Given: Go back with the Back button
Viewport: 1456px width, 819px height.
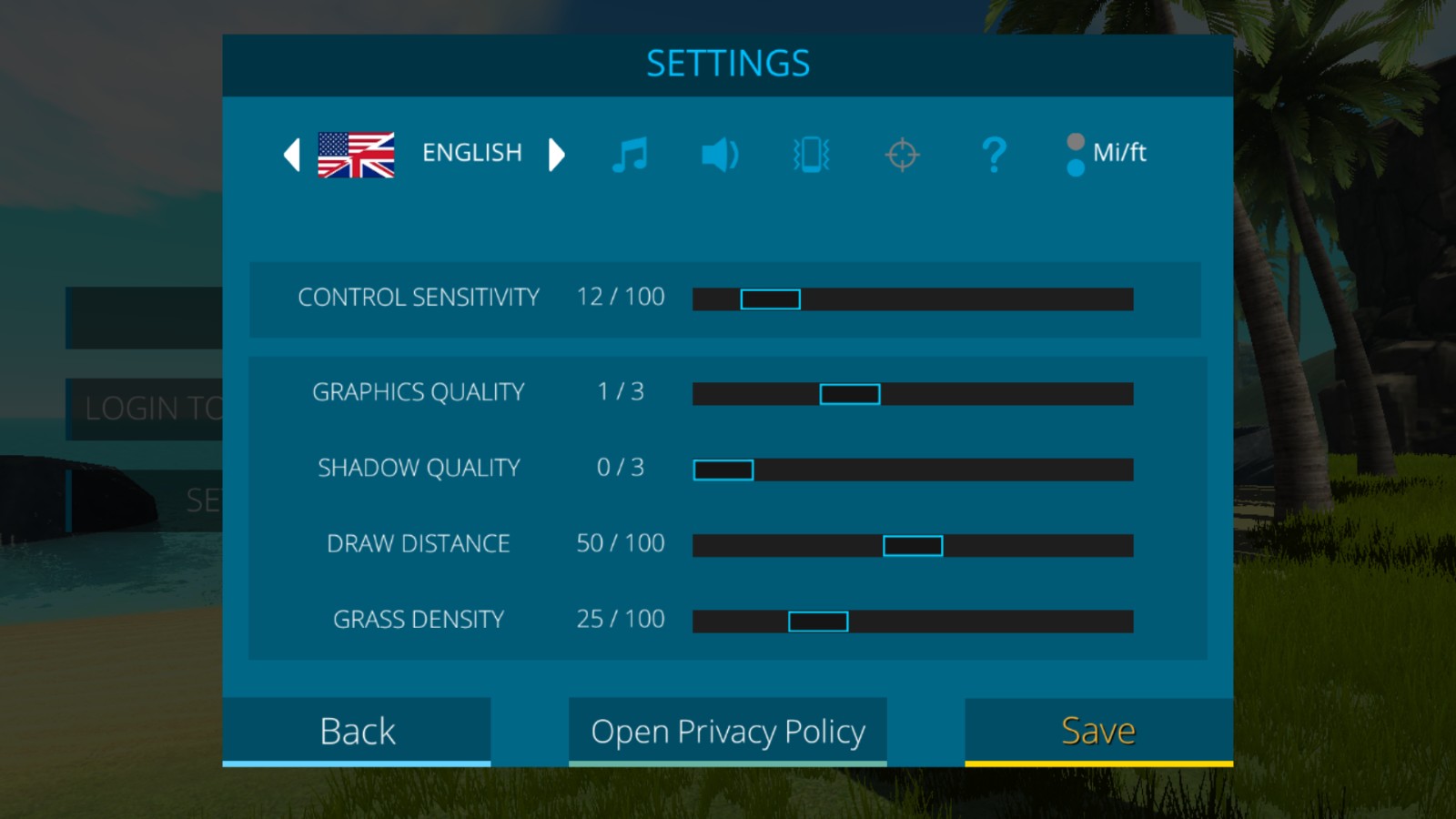Looking at the screenshot, I should [x=357, y=731].
